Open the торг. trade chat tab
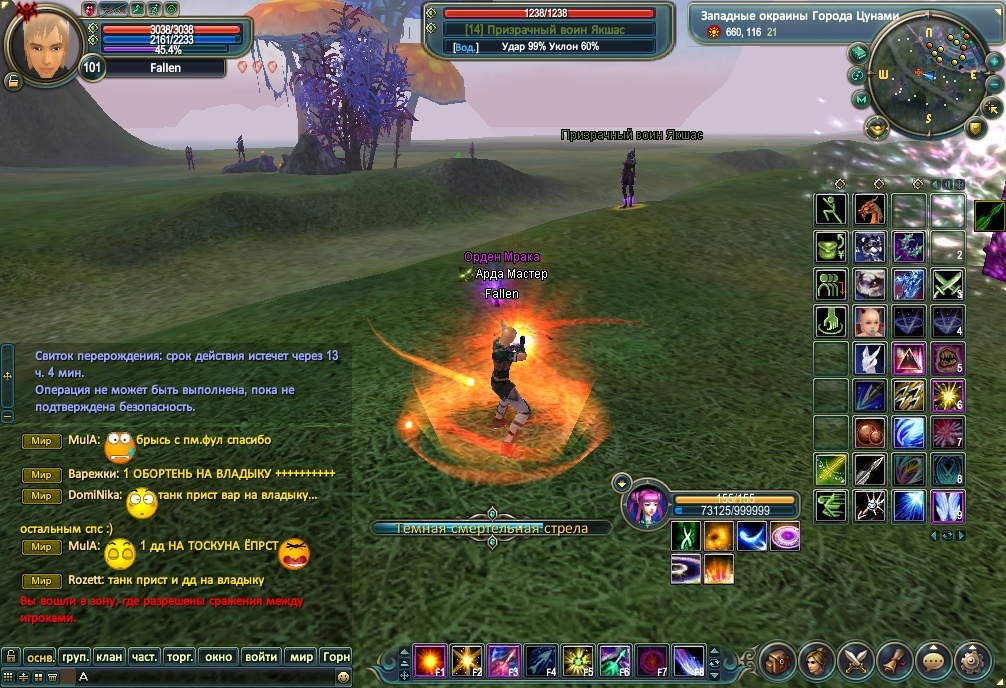The width and height of the screenshot is (1006, 688). pos(180,657)
